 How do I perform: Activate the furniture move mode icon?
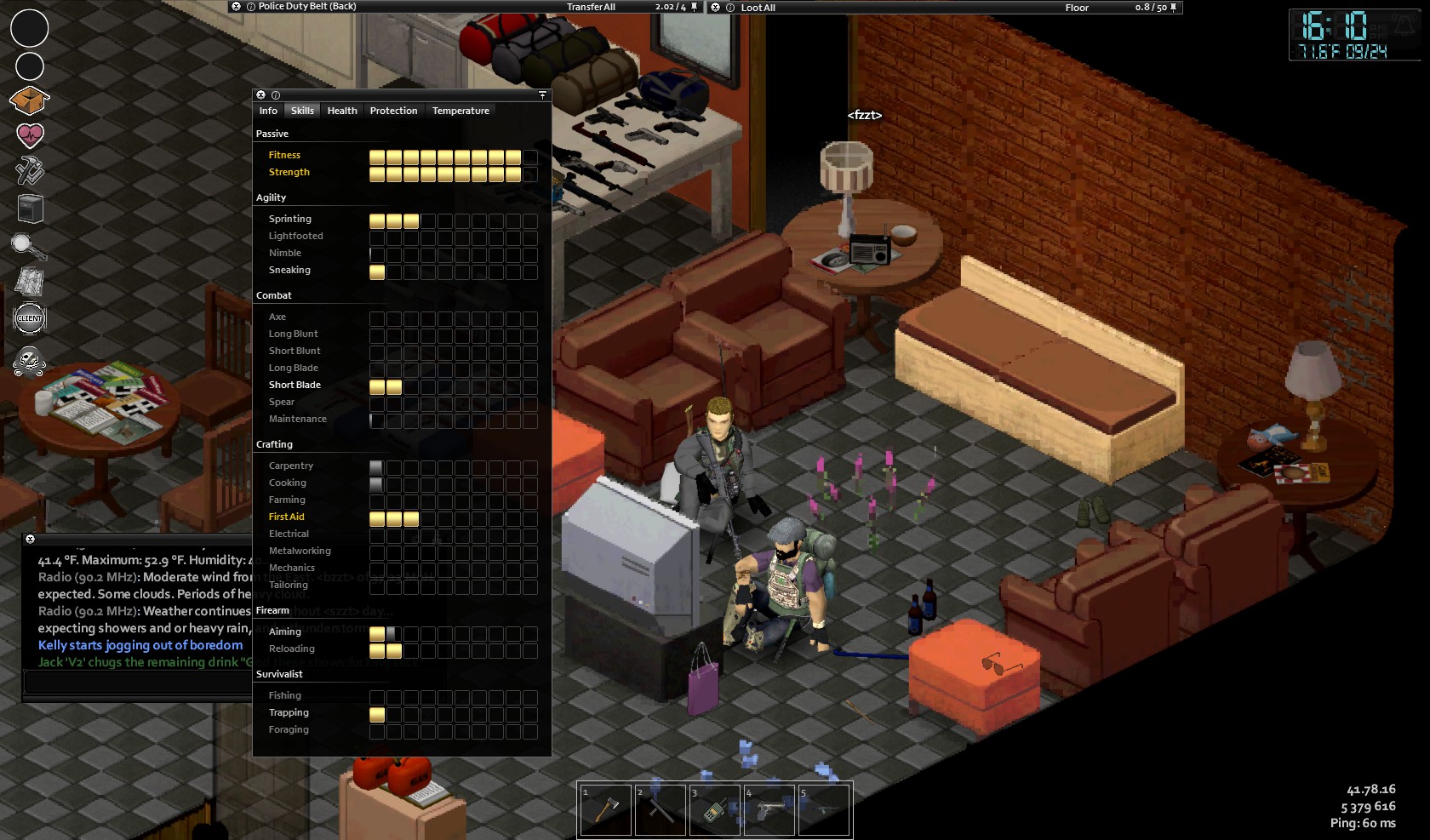coord(30,209)
